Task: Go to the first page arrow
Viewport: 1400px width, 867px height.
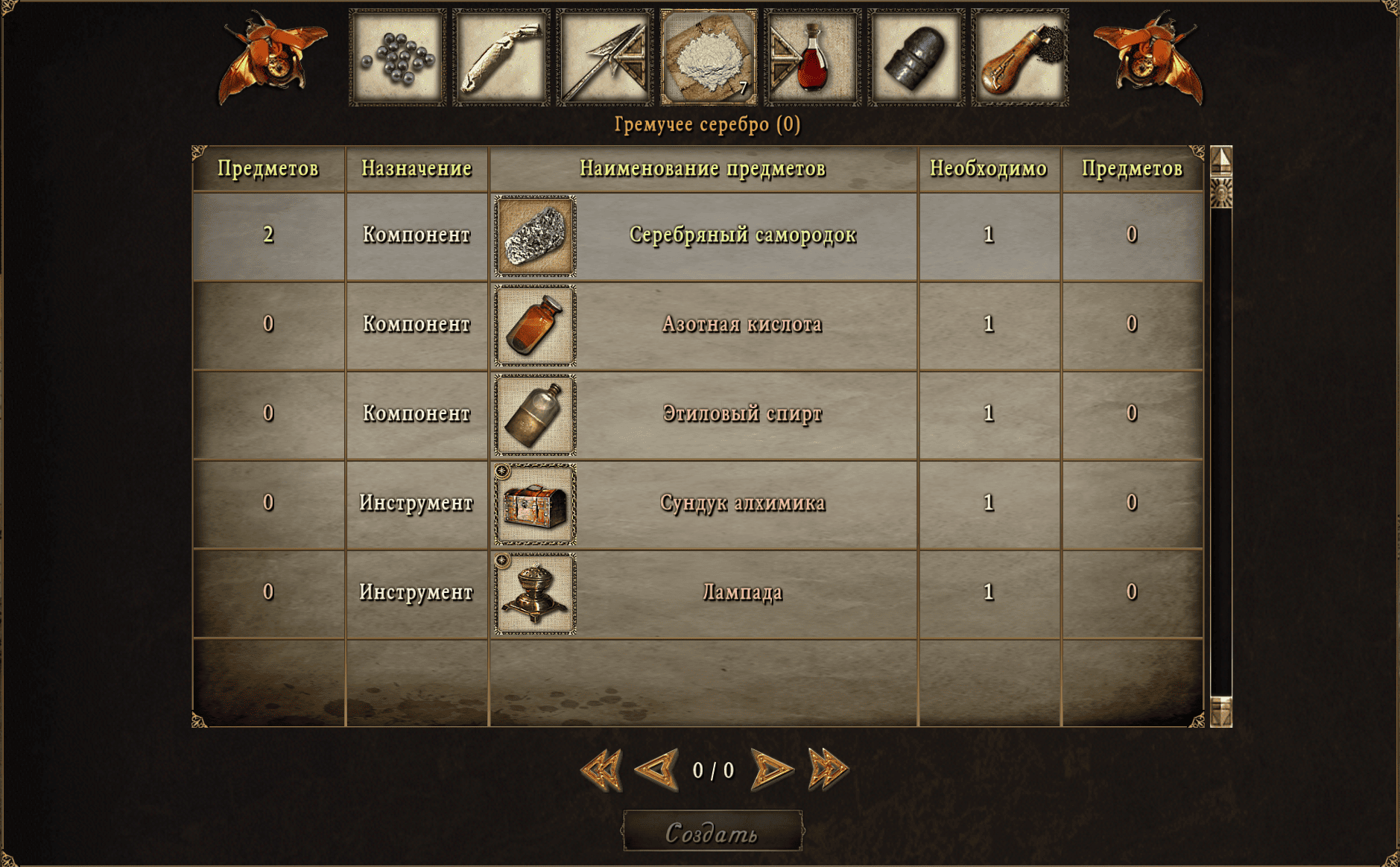Action: [601, 769]
